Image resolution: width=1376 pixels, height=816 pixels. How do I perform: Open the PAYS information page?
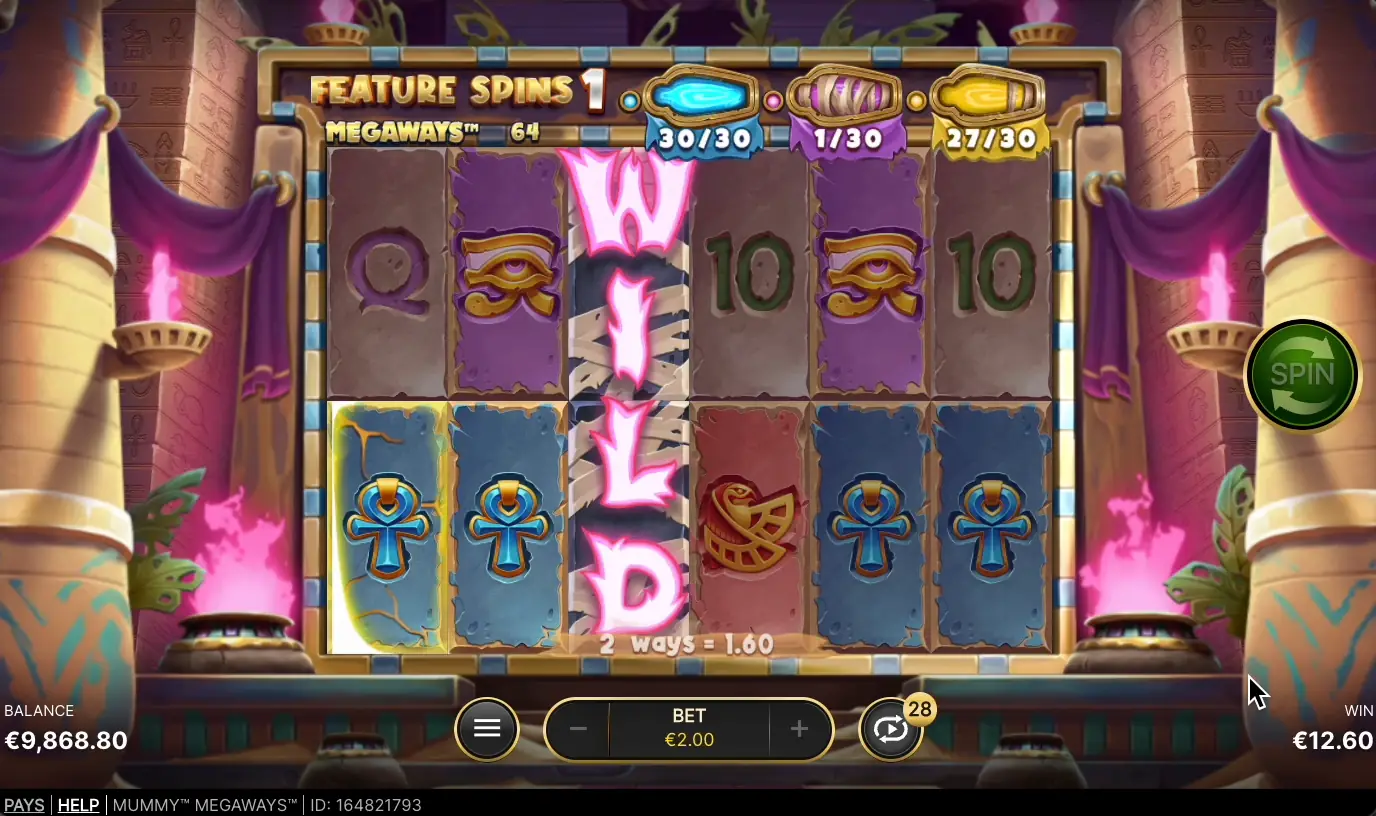point(24,805)
